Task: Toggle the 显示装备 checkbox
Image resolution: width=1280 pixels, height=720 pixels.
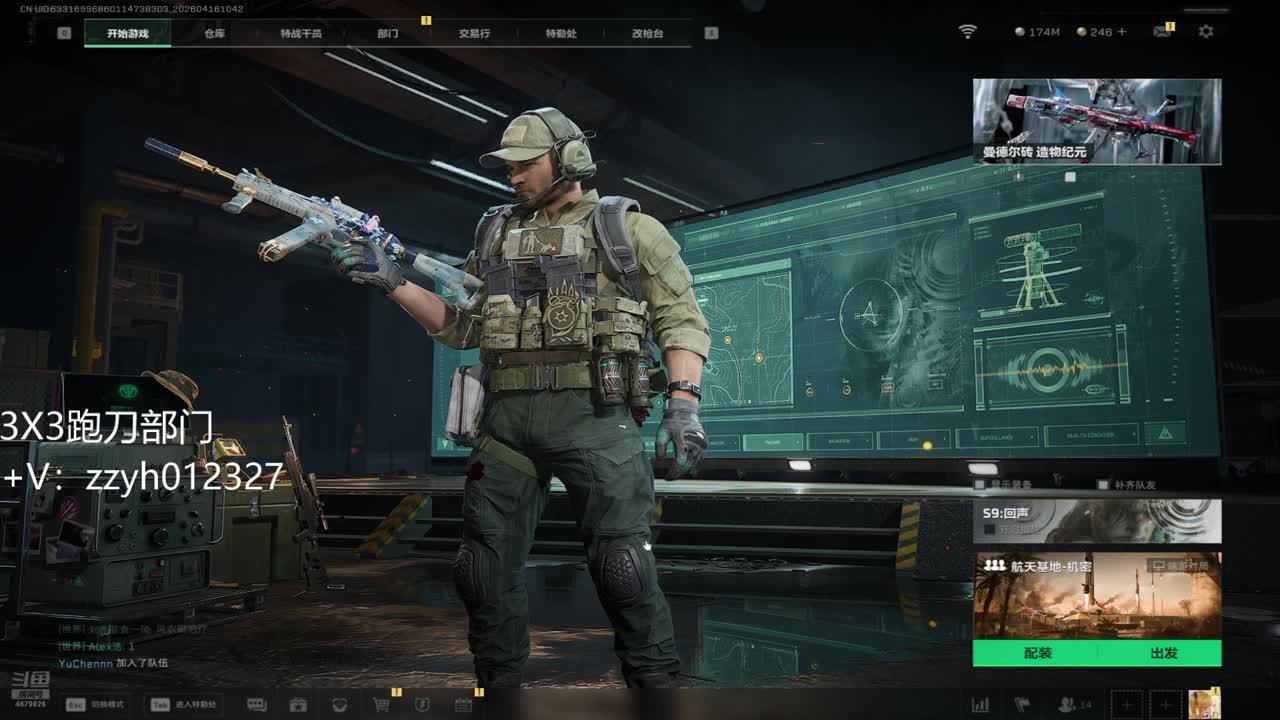Action: click(x=980, y=485)
